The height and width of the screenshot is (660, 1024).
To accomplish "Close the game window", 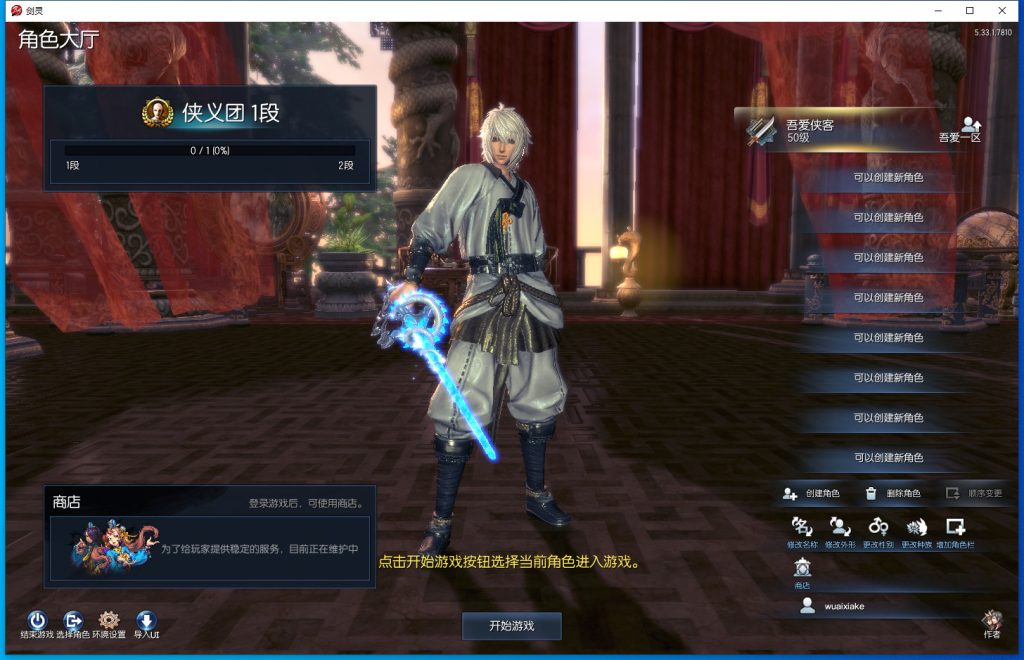I will 1000,10.
